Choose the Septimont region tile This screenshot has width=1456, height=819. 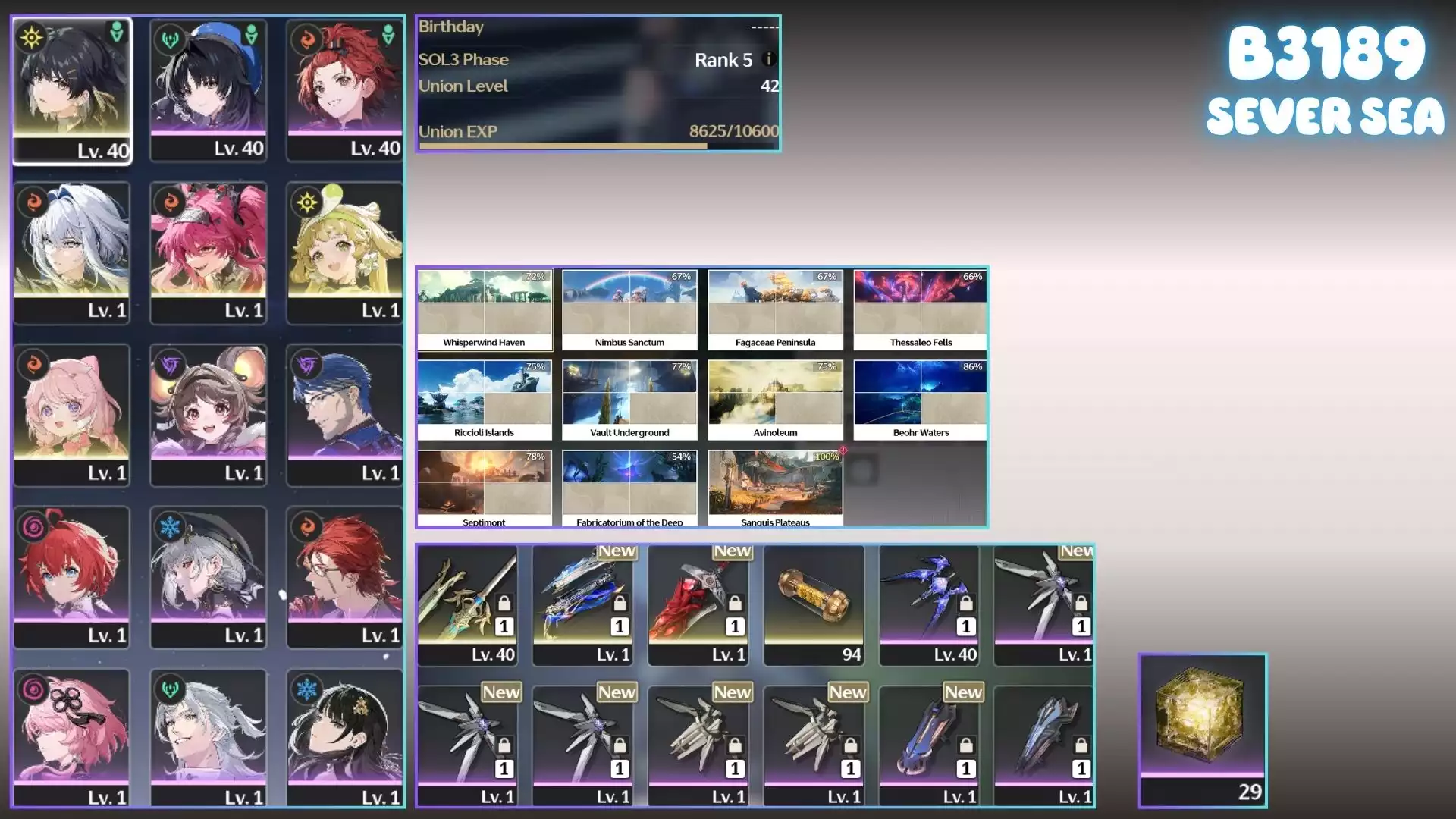click(484, 488)
